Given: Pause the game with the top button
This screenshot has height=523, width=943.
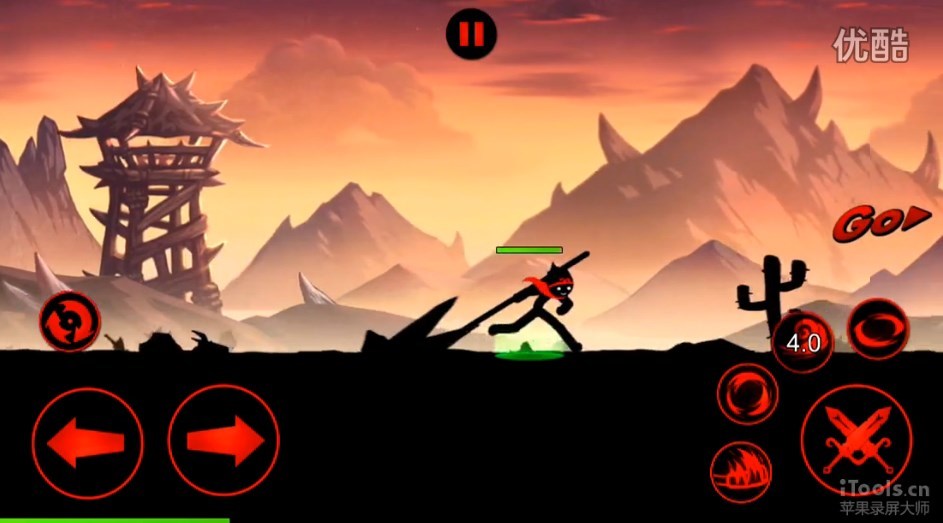Looking at the screenshot, I should tap(471, 34).
